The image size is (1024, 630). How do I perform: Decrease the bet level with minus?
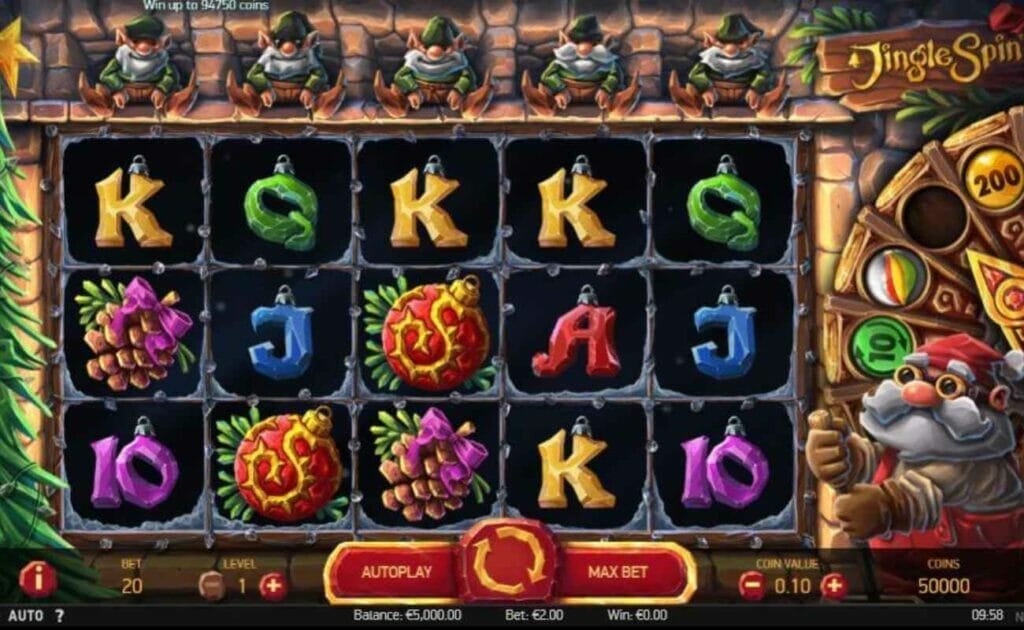(x=211, y=586)
